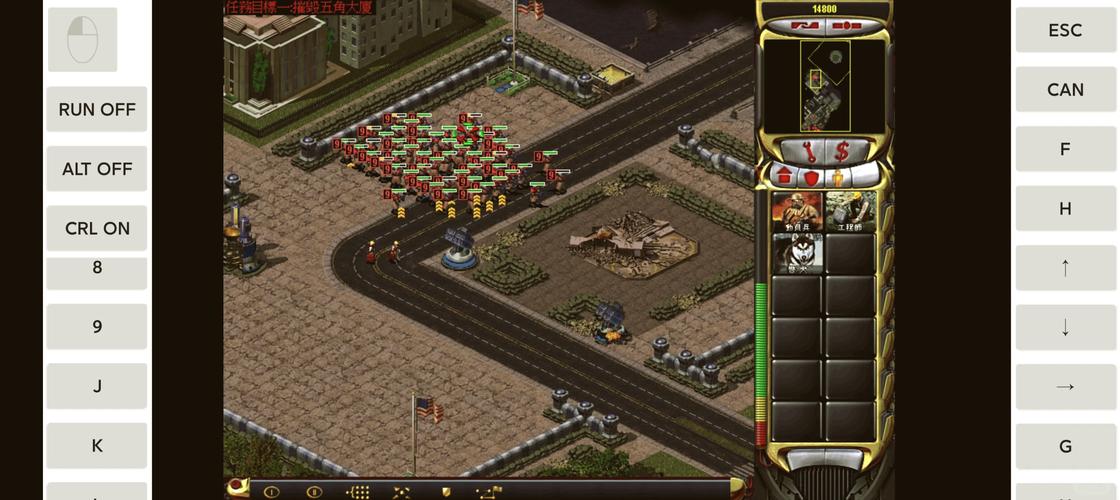The height and width of the screenshot is (500, 1120).
Task: Activate the dollar-sign sell button
Action: [x=842, y=152]
